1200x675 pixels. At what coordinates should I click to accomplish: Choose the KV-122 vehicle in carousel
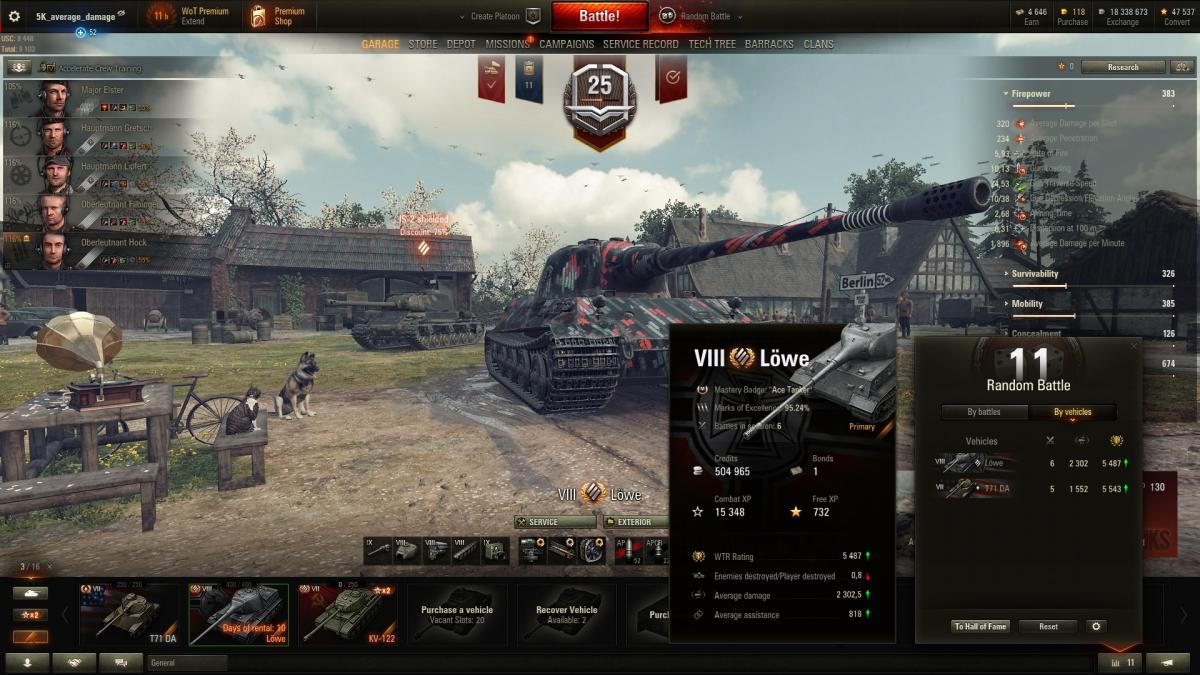click(x=346, y=612)
